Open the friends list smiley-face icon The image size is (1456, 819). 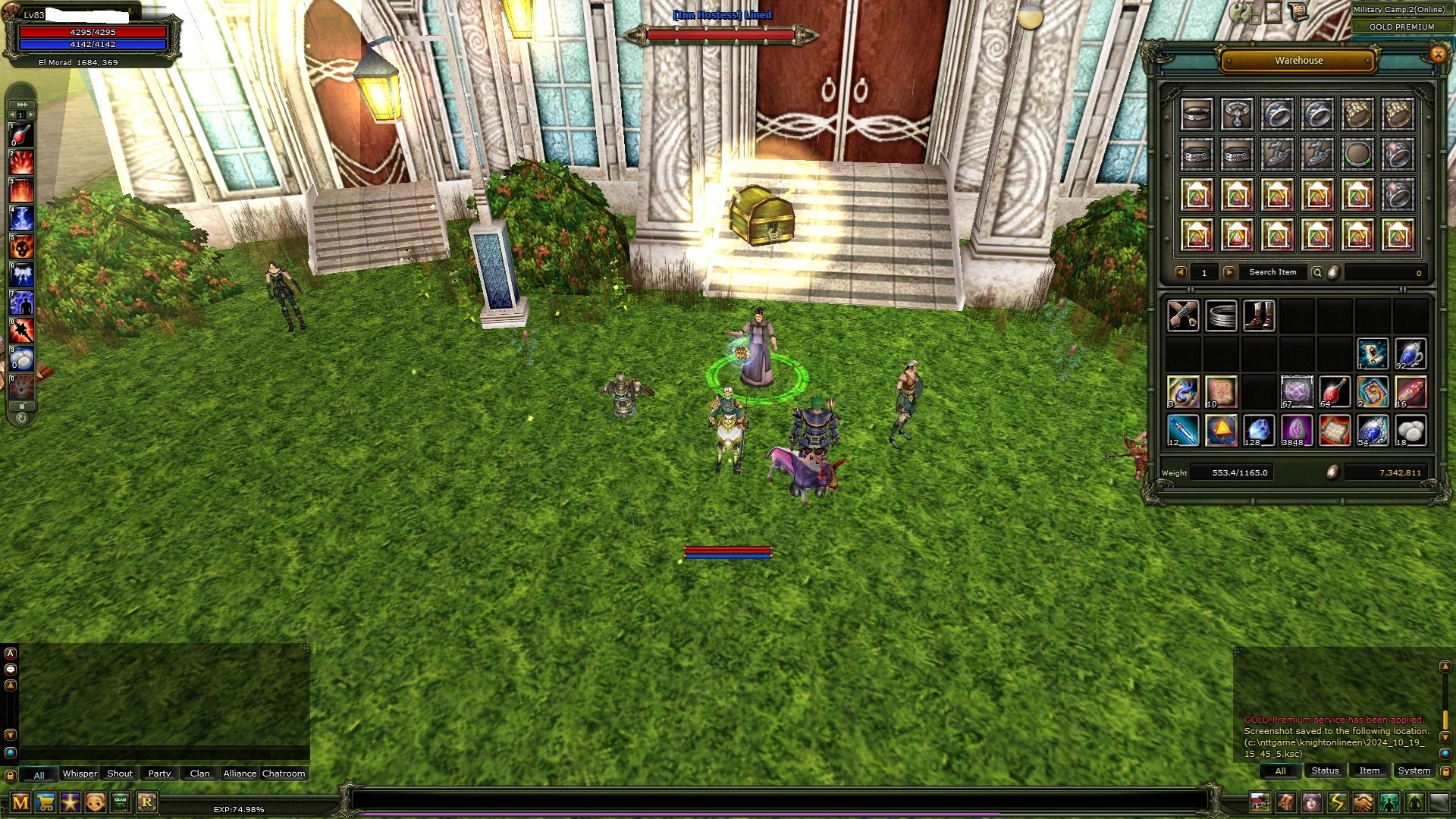95,802
